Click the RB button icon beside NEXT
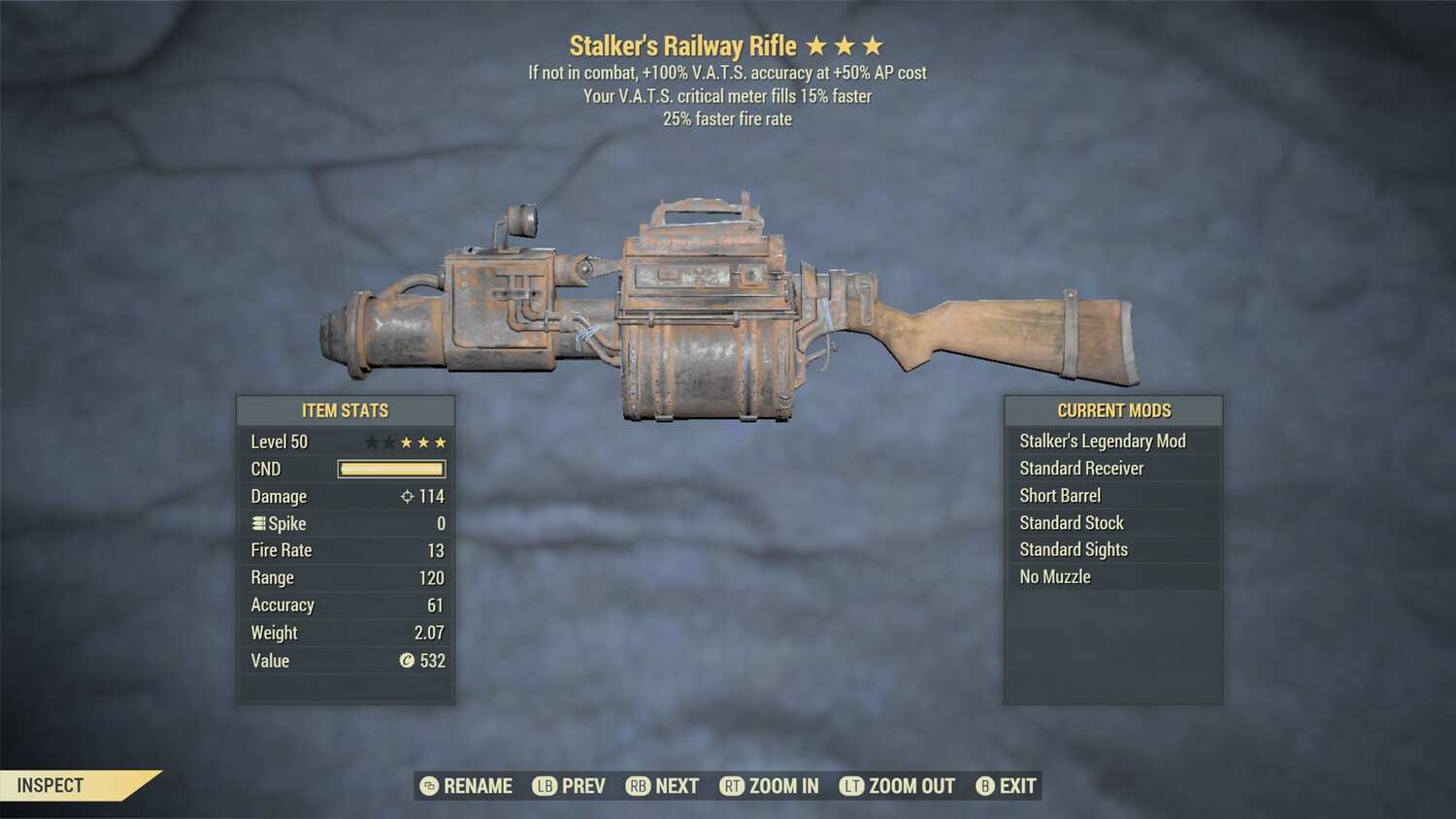The width and height of the screenshot is (1456, 819). [639, 786]
